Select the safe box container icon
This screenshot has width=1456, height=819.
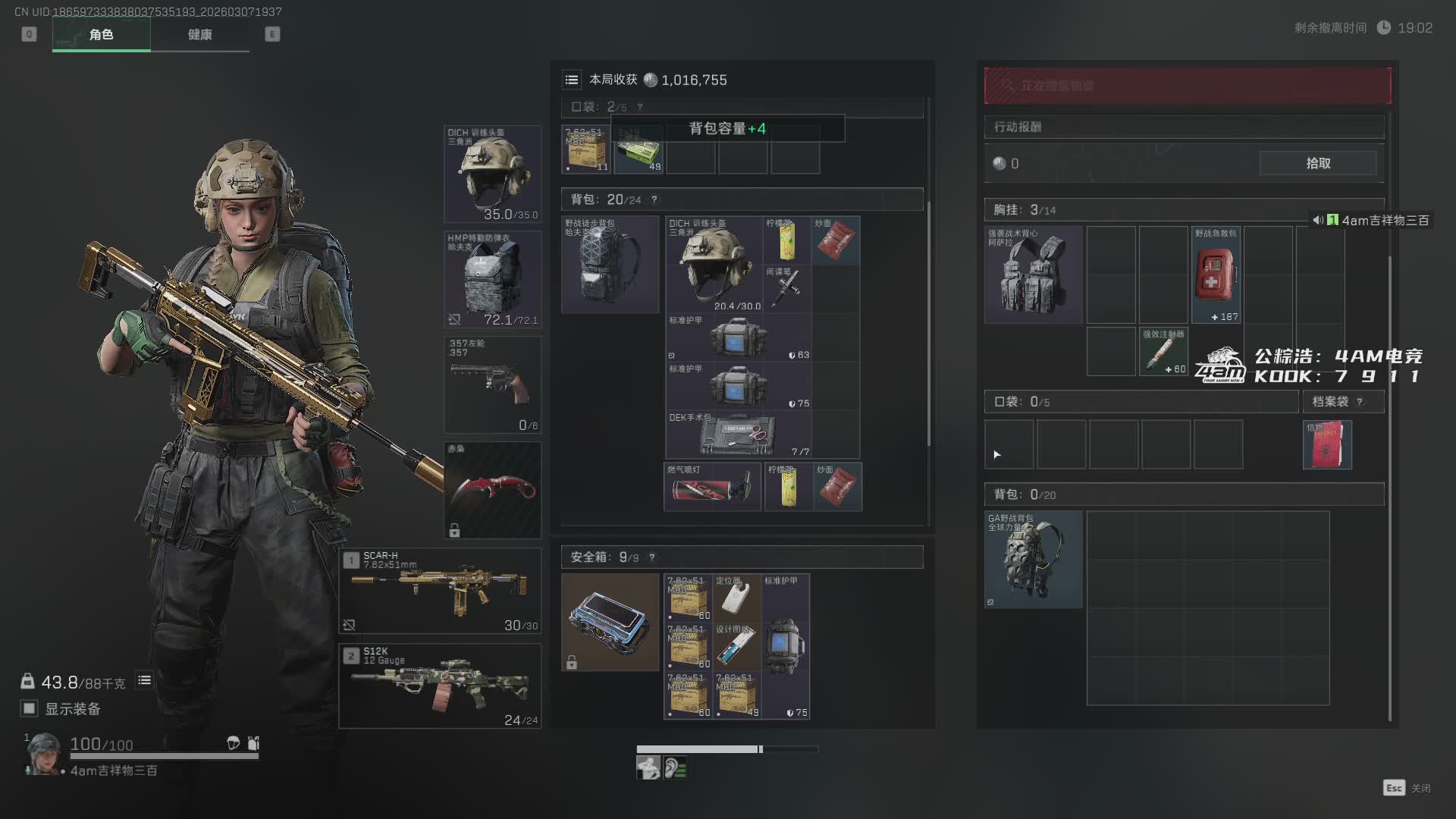point(610,622)
